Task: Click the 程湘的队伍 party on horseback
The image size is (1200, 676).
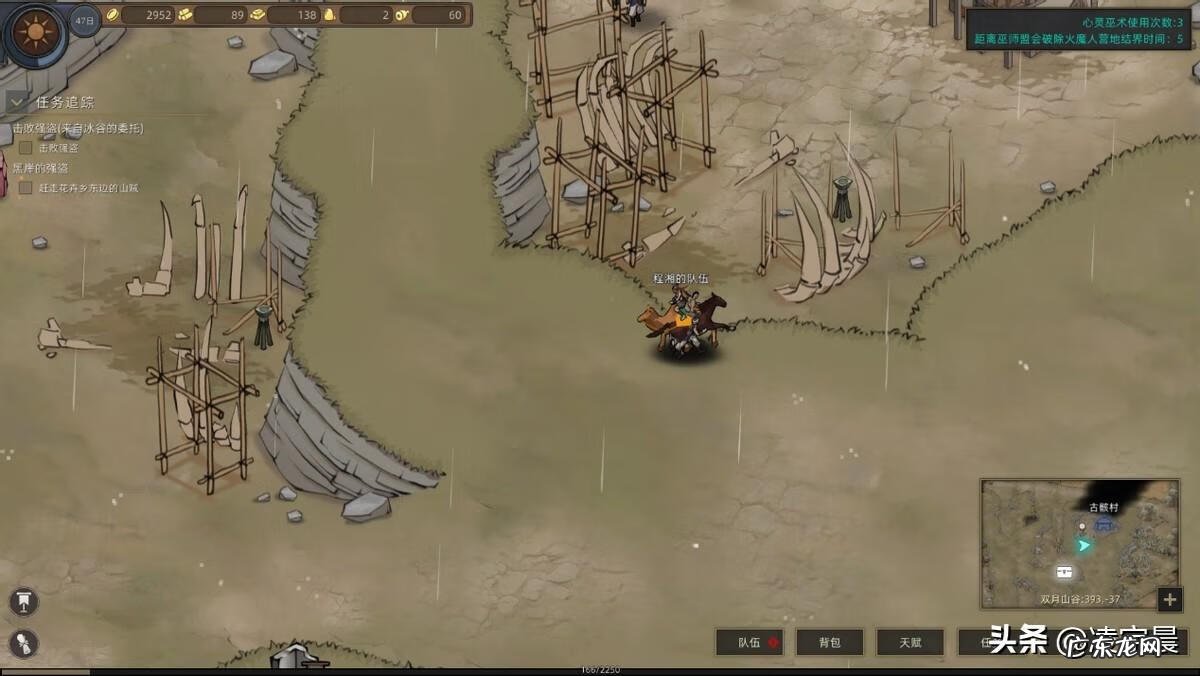Action: 685,320
